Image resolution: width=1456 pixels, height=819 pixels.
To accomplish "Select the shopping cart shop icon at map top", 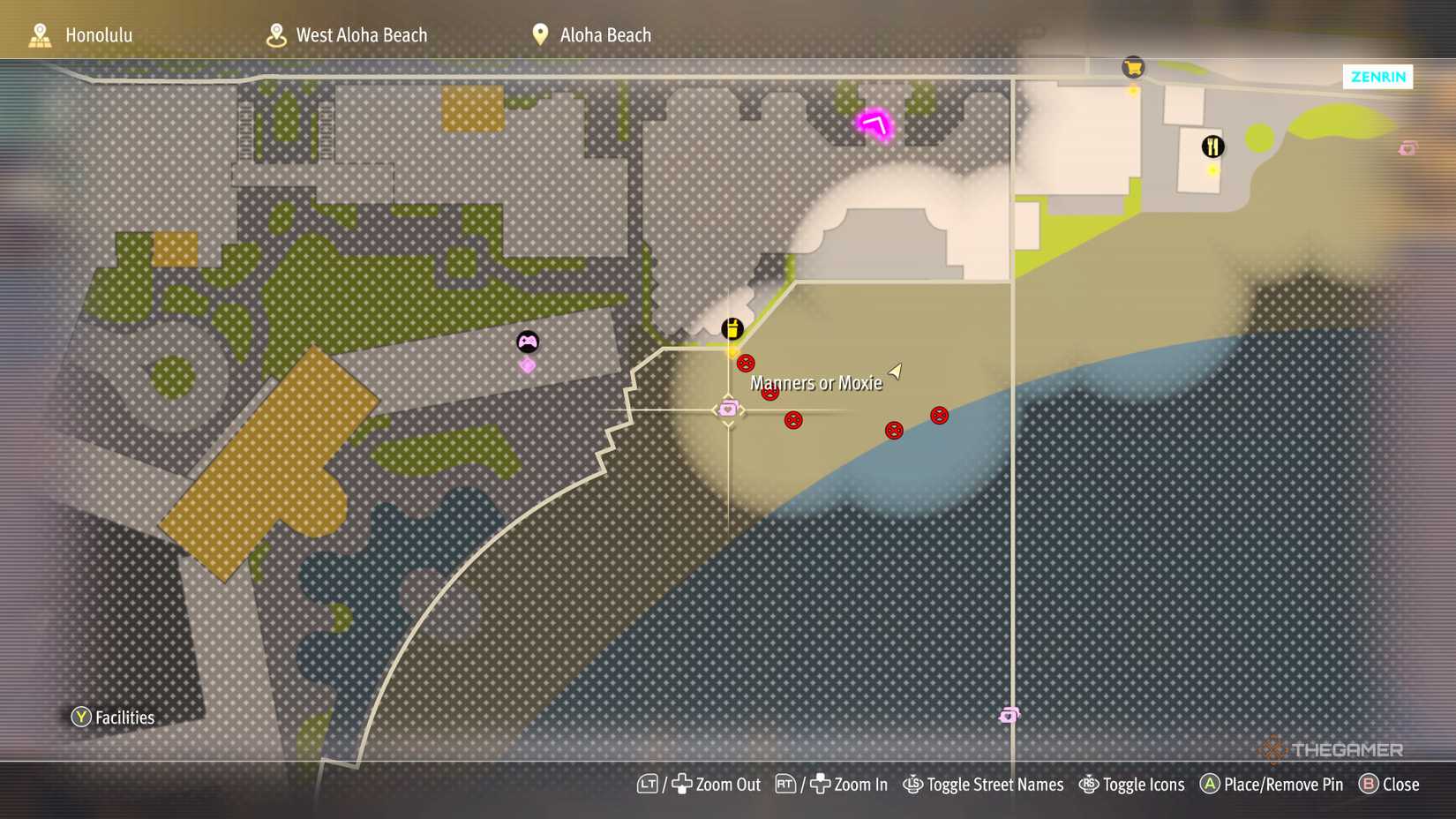I will coord(1133,66).
